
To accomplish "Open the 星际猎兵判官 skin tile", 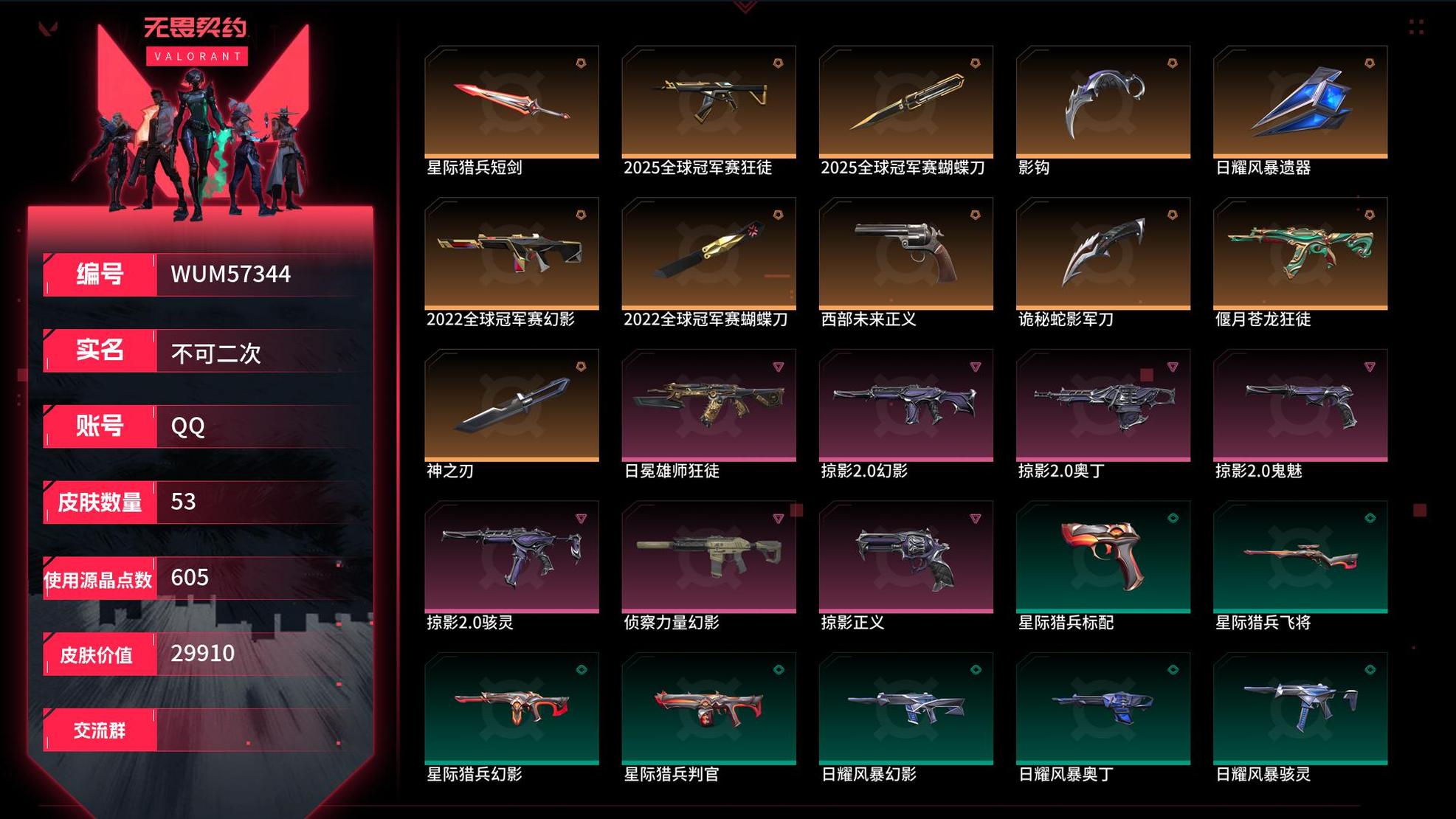I will (708, 708).
